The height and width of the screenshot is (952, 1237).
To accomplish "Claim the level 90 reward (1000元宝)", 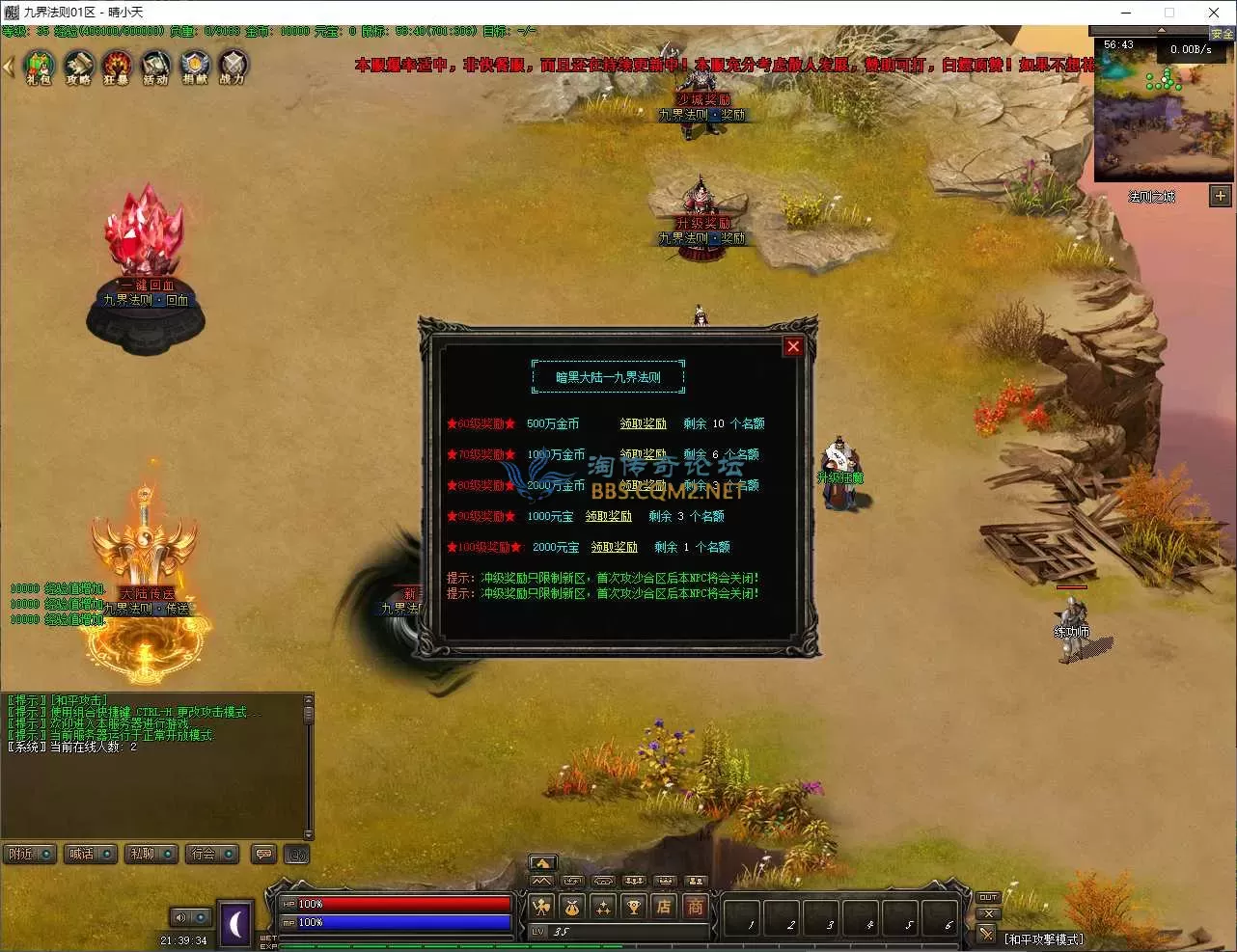I will click(608, 516).
